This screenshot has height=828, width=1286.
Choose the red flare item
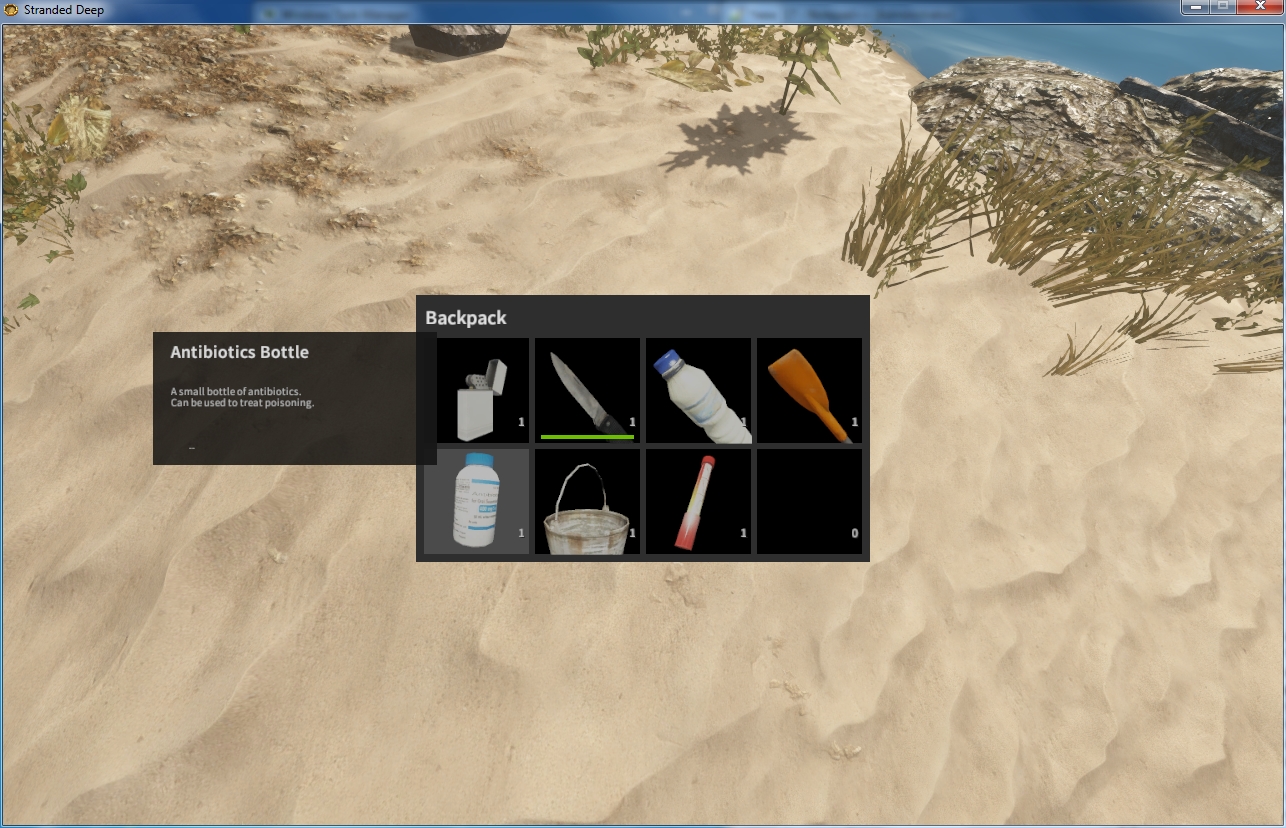(x=698, y=501)
